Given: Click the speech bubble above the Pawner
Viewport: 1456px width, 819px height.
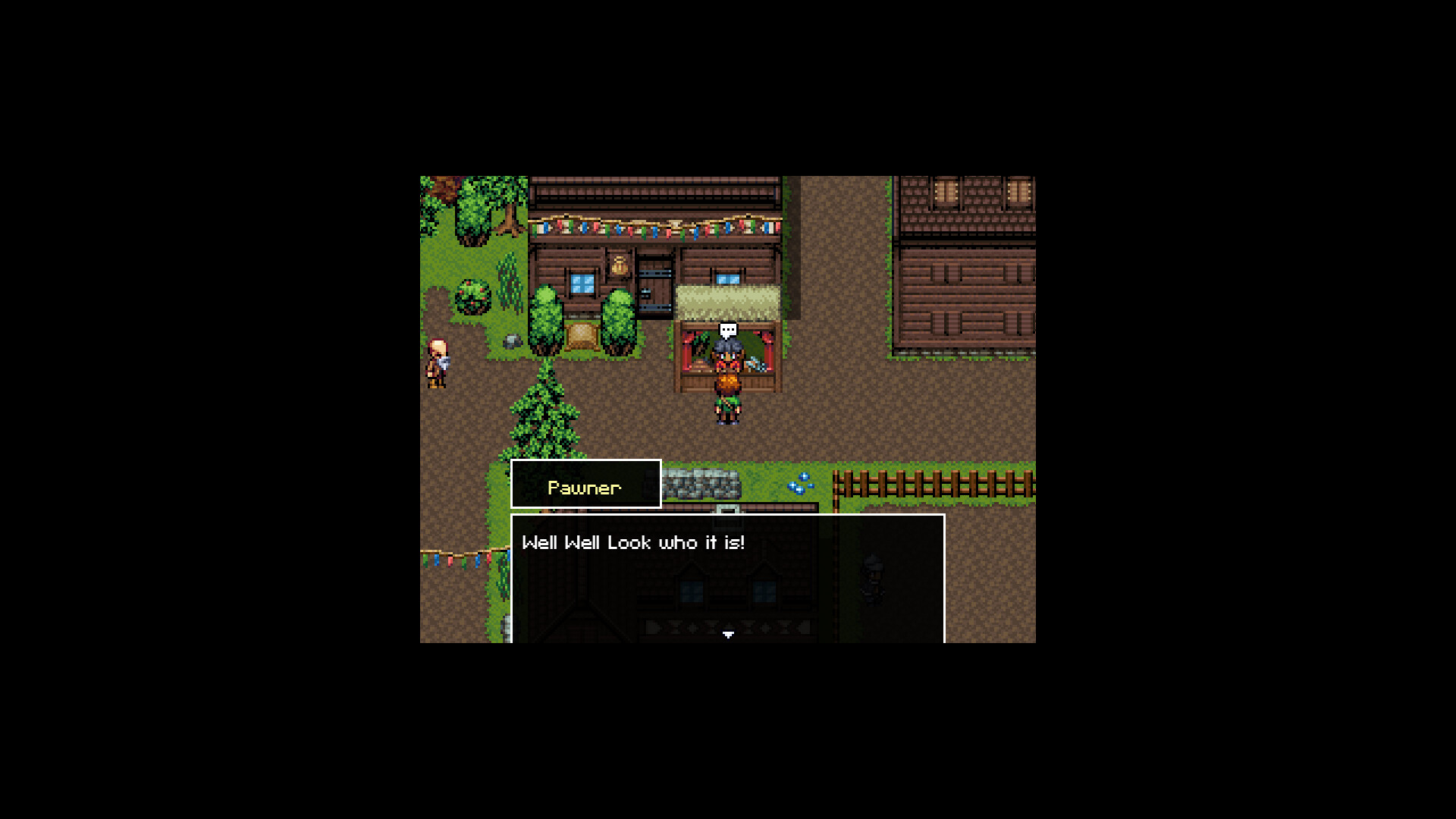Looking at the screenshot, I should click(727, 330).
